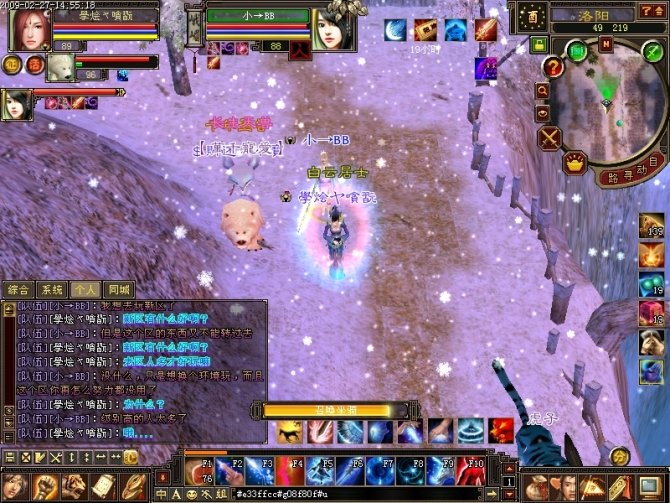Switch to the 综合 chat tab

coord(20,289)
